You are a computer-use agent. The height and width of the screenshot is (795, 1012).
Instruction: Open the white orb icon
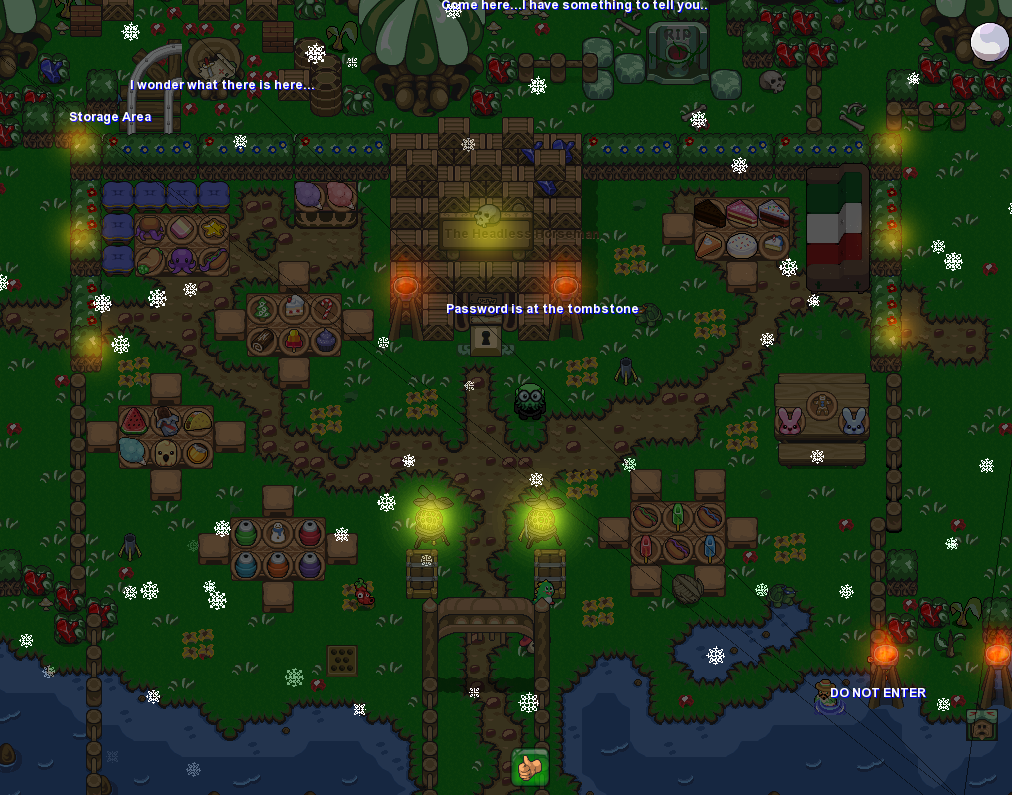point(989,43)
